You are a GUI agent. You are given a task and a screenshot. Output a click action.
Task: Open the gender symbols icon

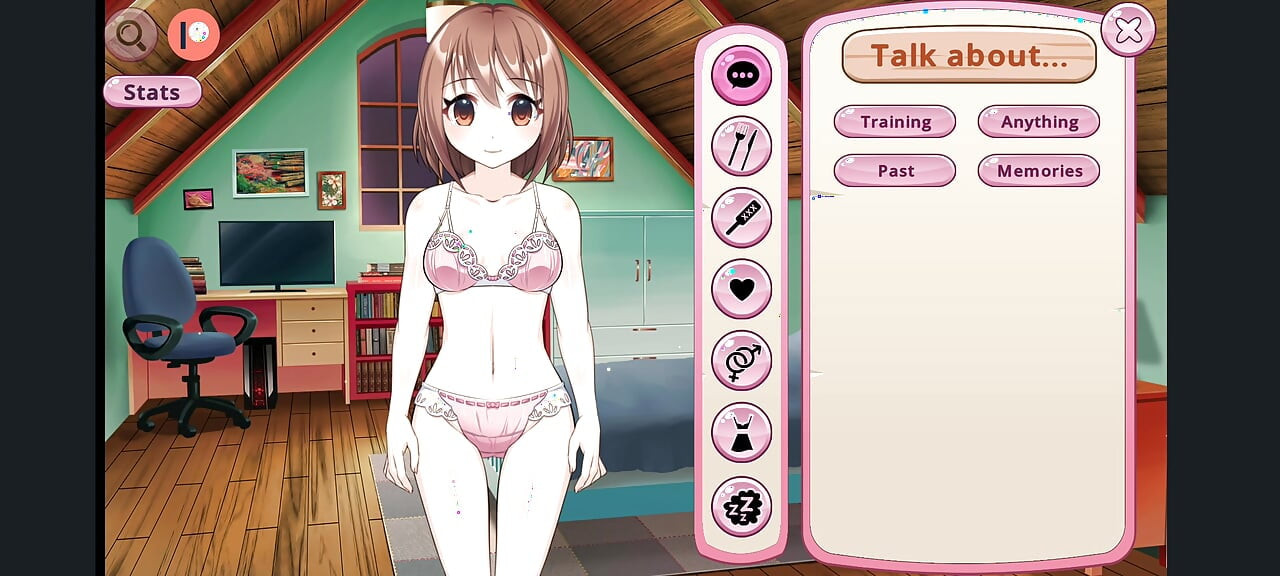[x=741, y=360]
